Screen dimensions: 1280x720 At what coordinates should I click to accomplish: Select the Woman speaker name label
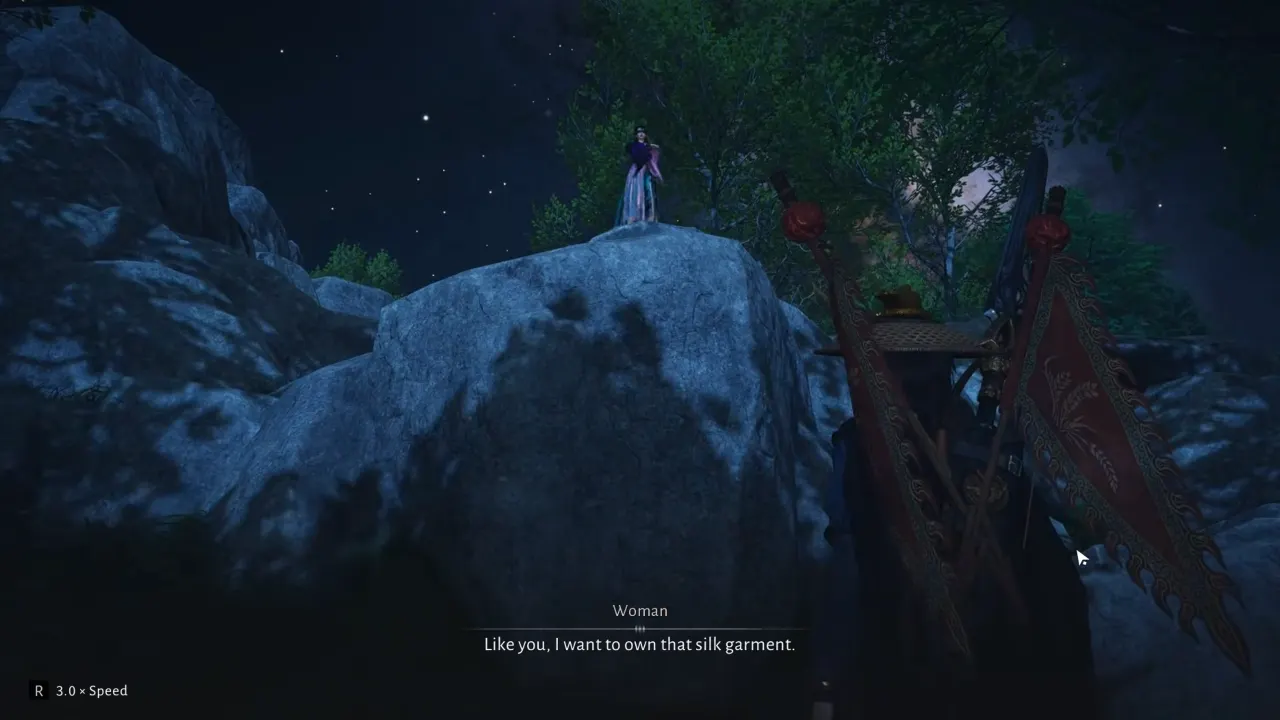640,610
